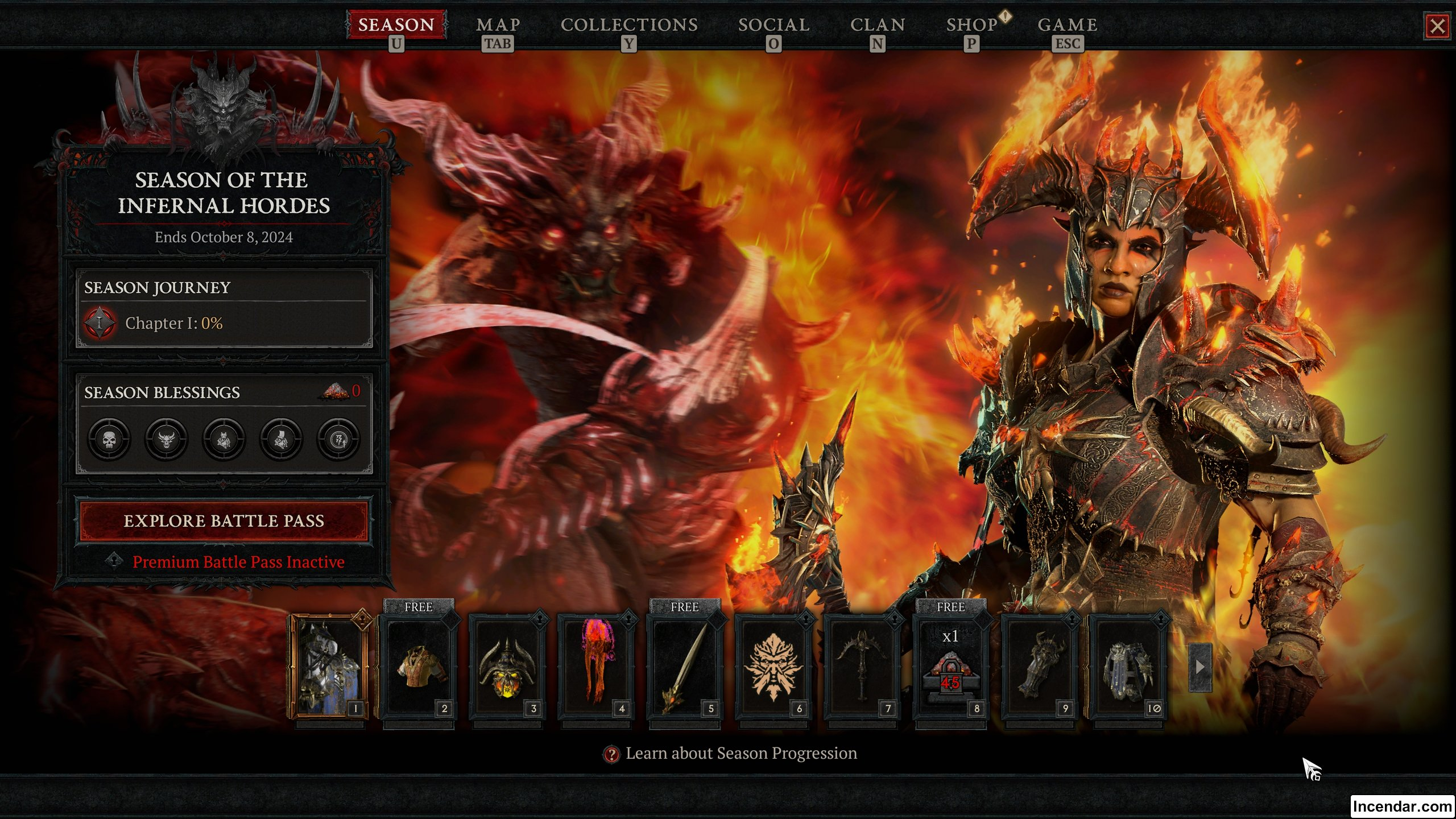1456x819 pixels.
Task: Switch to the Game menu tab
Action: pos(1068,25)
